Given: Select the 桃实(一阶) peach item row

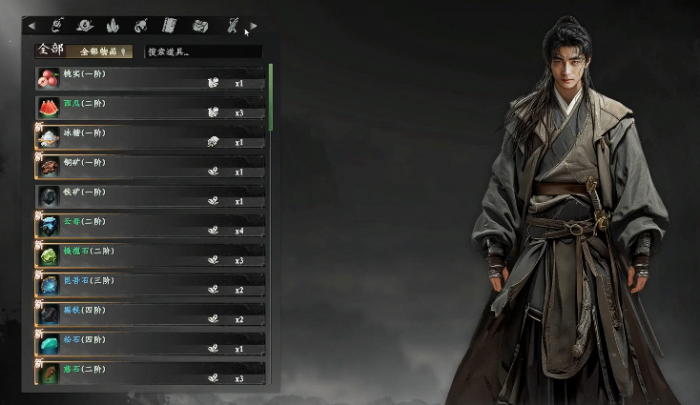Looking at the screenshot, I should (150, 78).
